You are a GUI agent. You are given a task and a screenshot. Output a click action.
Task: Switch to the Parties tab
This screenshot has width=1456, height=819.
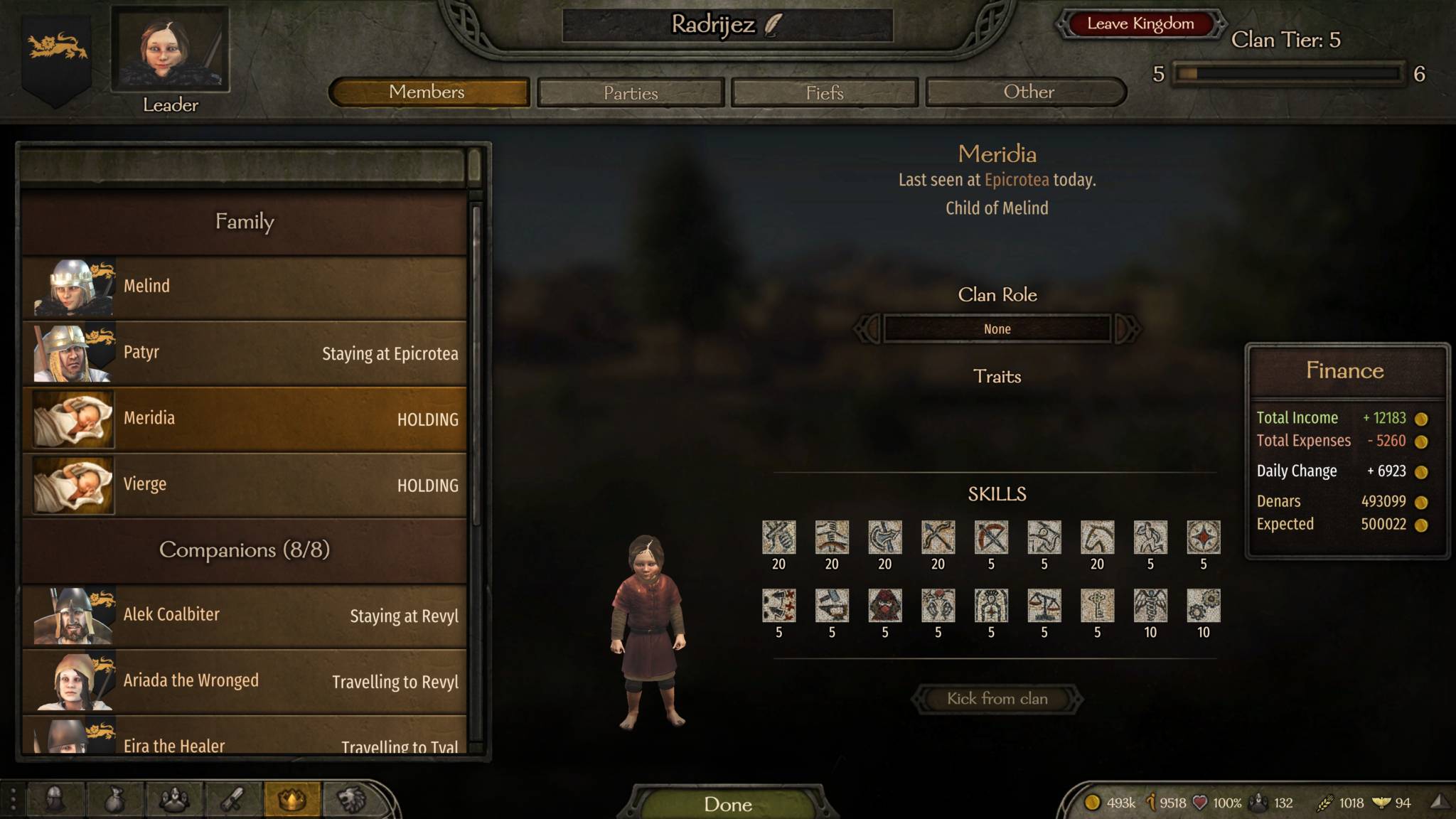pyautogui.click(x=631, y=92)
